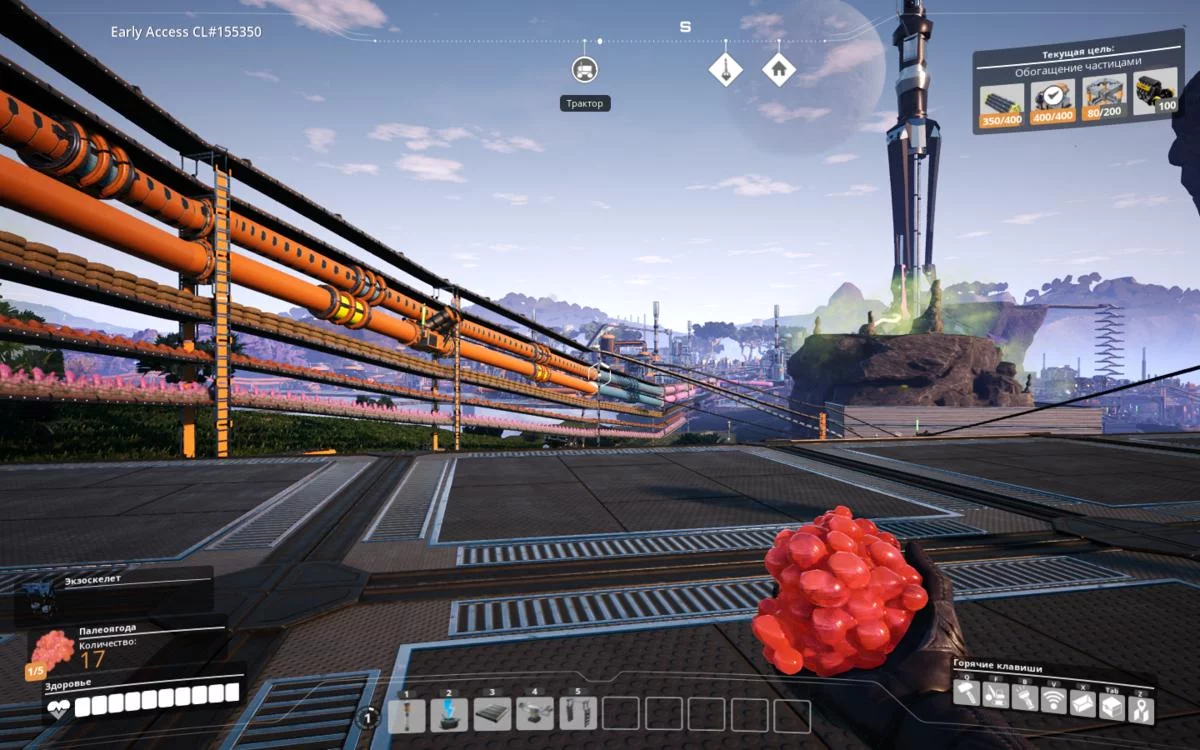The height and width of the screenshot is (750, 1200).
Task: Click the Палеоягода equipped item icon
Action: [x=50, y=652]
